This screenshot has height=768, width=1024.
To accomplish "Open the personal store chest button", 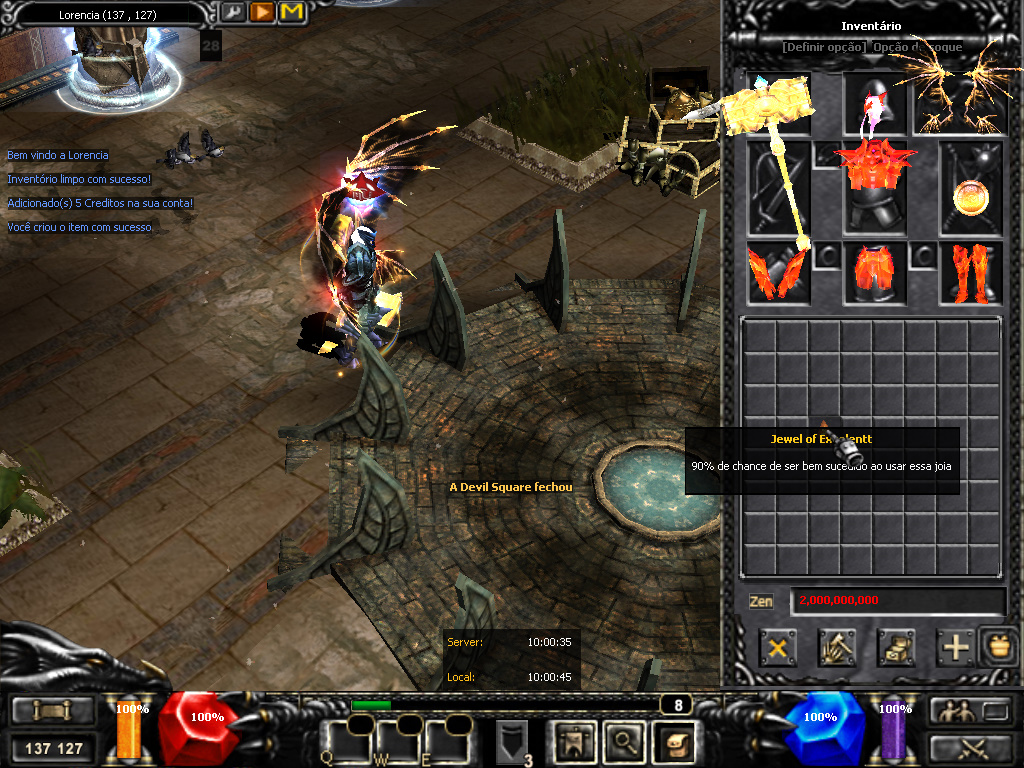I will pyautogui.click(x=896, y=648).
